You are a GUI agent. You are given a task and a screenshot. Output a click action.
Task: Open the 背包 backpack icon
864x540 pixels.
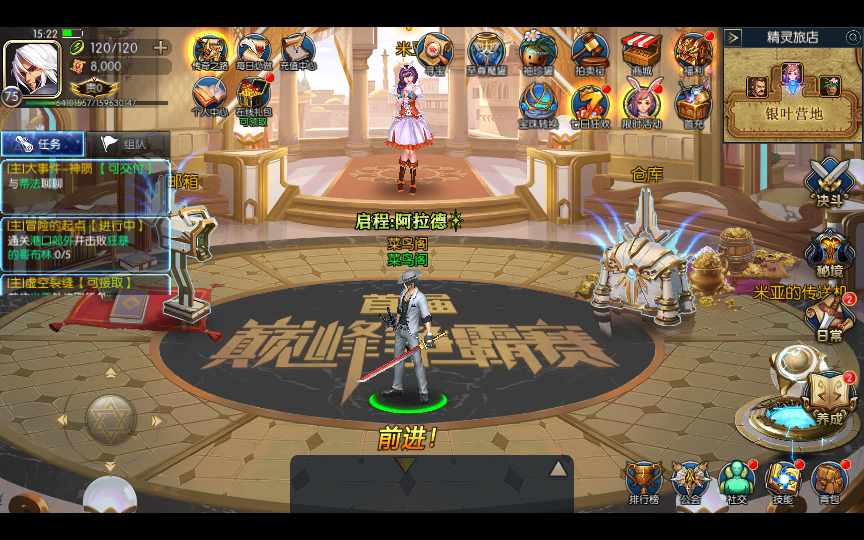click(x=829, y=482)
